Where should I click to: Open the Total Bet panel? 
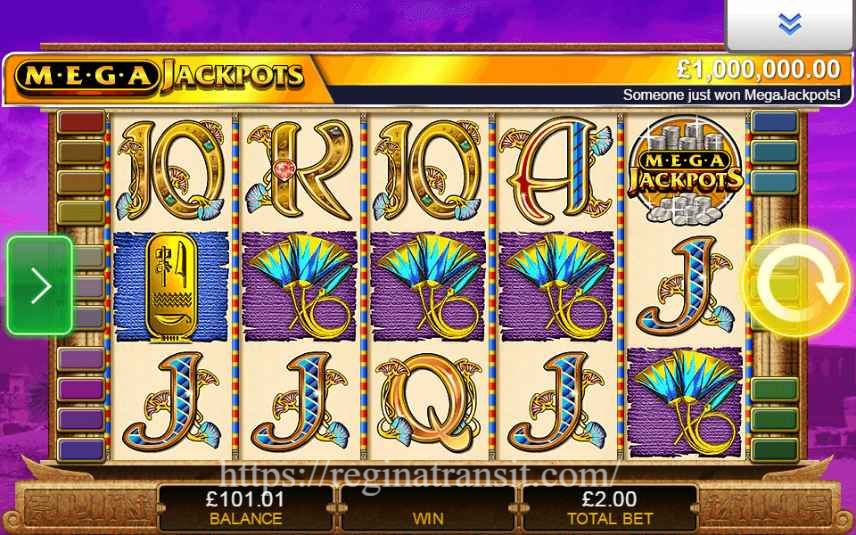tap(610, 507)
